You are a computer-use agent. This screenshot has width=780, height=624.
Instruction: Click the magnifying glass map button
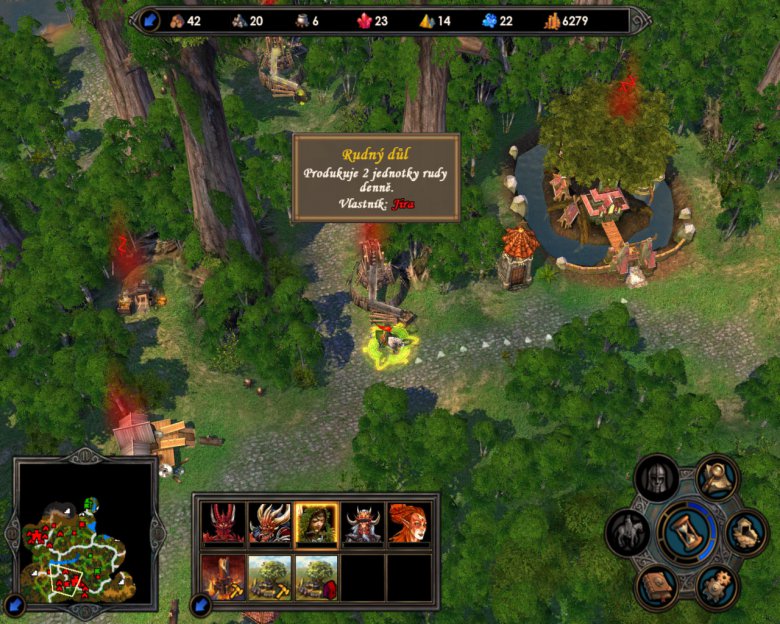click(716, 478)
